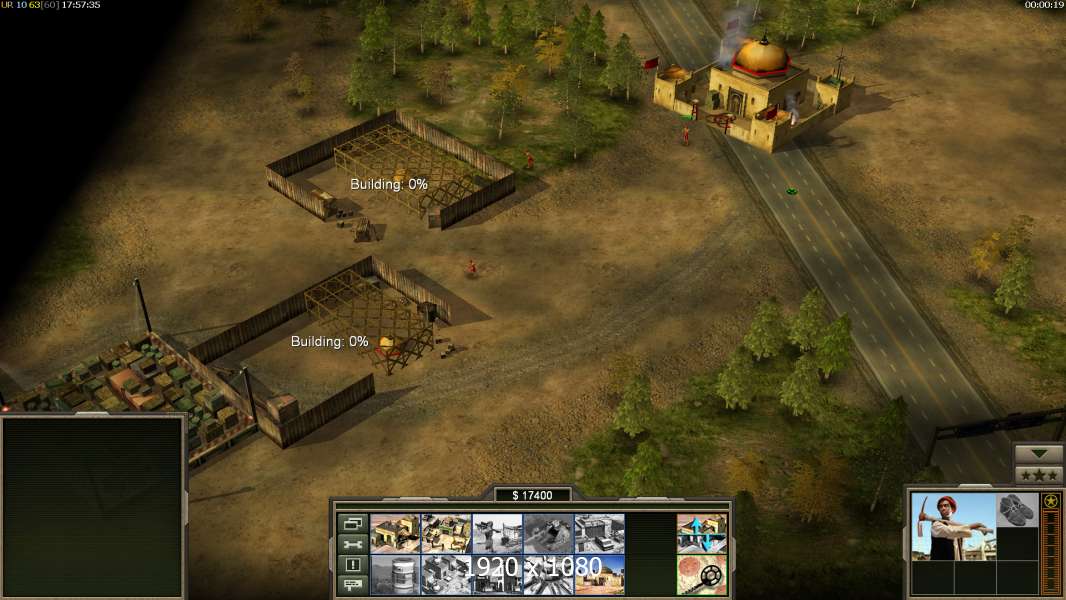
Task: Click the domed building build icon
Action: coord(599,575)
